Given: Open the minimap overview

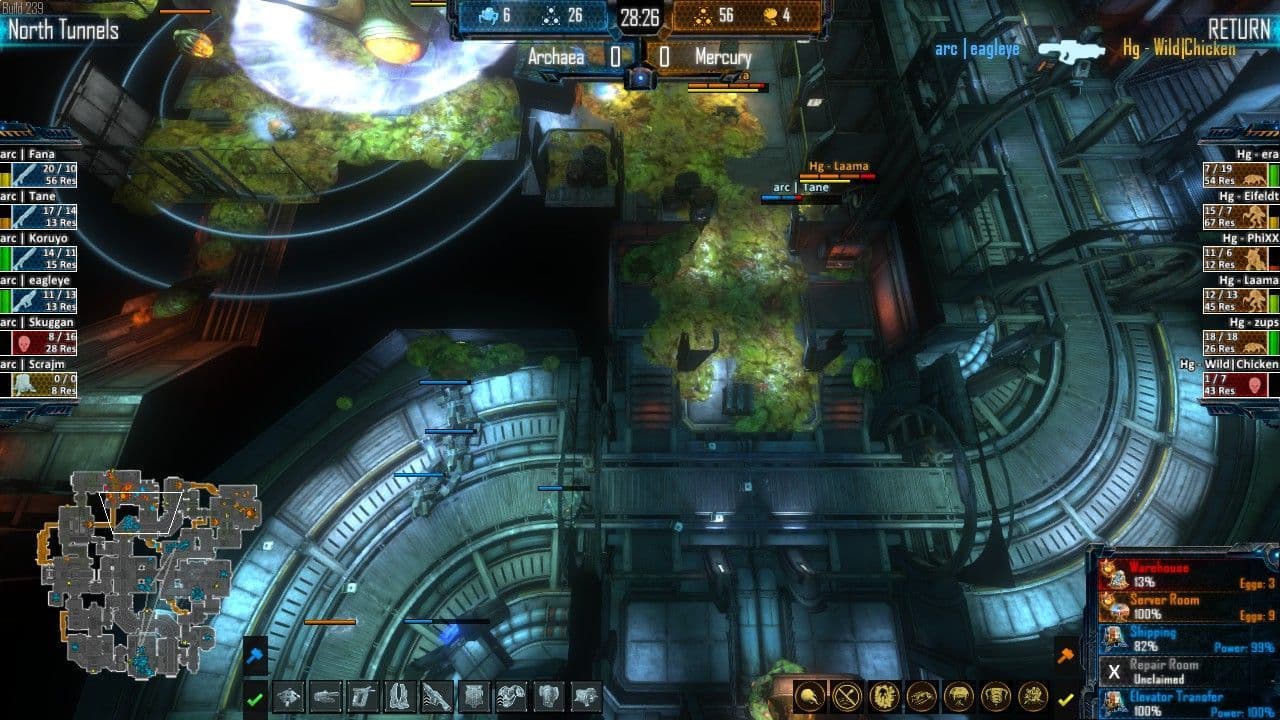Looking at the screenshot, I should click(150, 572).
